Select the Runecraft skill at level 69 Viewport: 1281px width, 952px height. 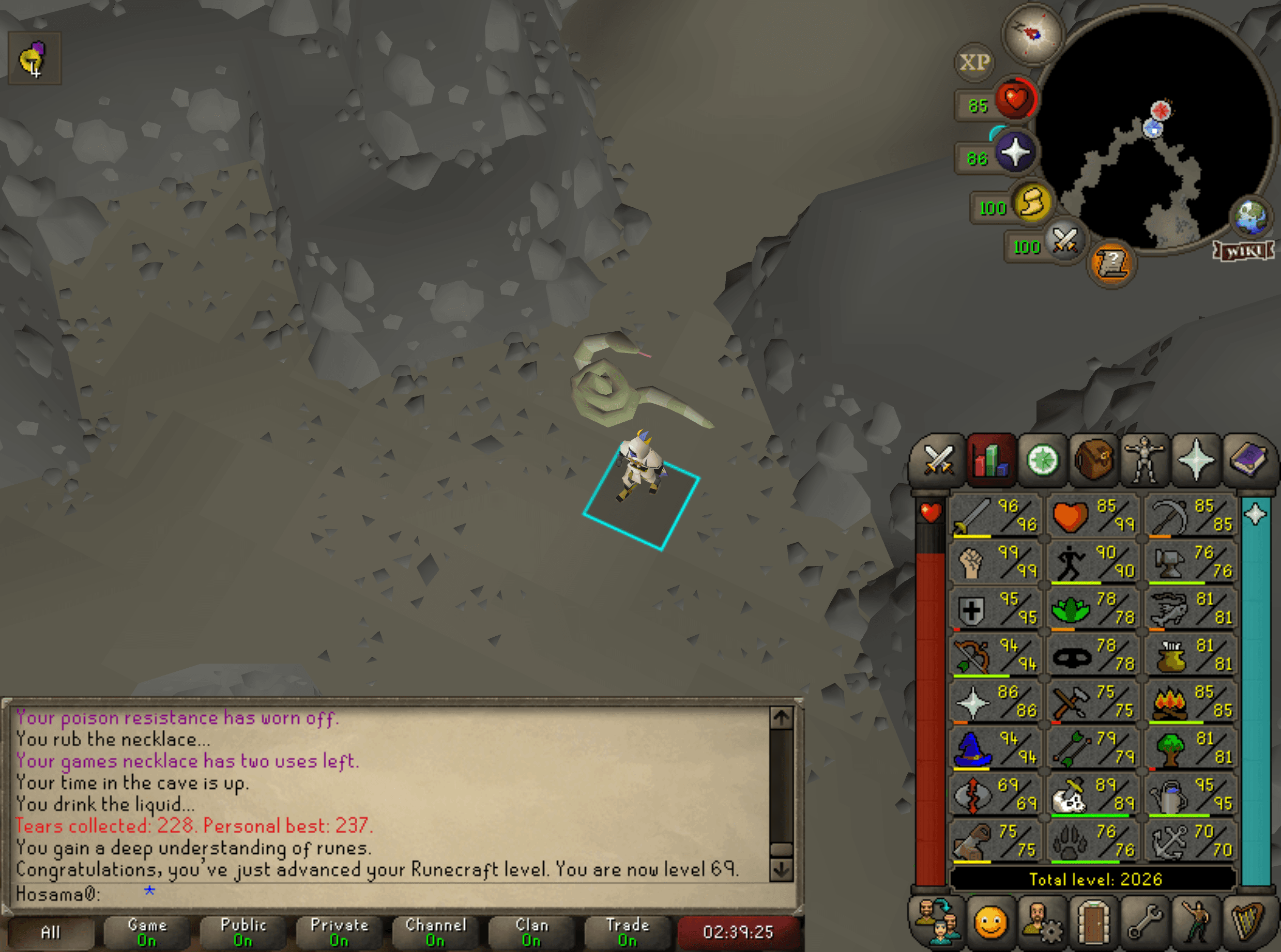pos(995,794)
